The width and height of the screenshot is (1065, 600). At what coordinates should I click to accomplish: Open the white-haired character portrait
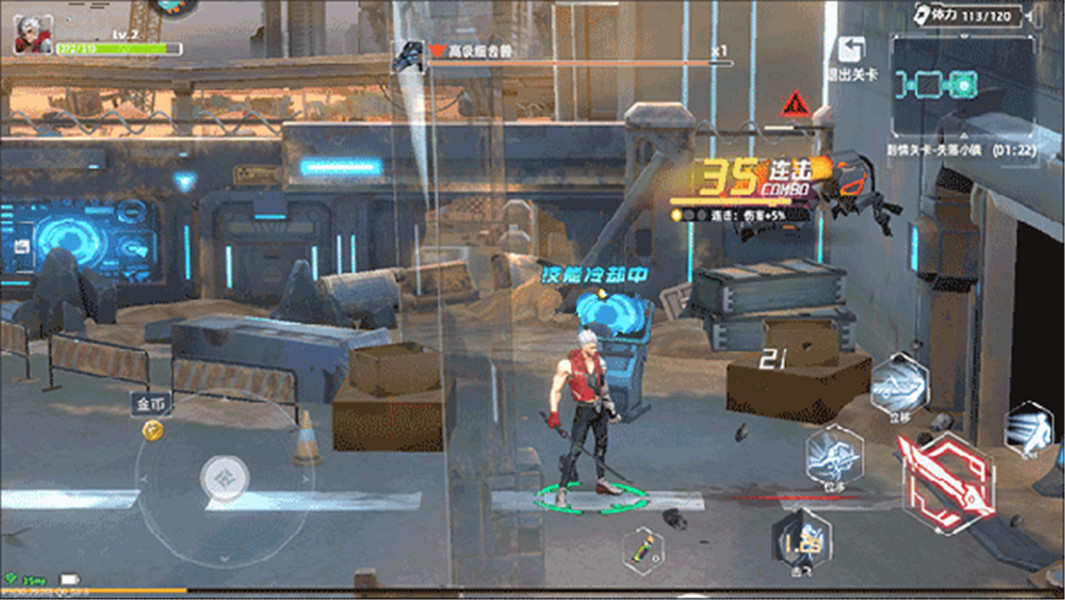(x=32, y=35)
